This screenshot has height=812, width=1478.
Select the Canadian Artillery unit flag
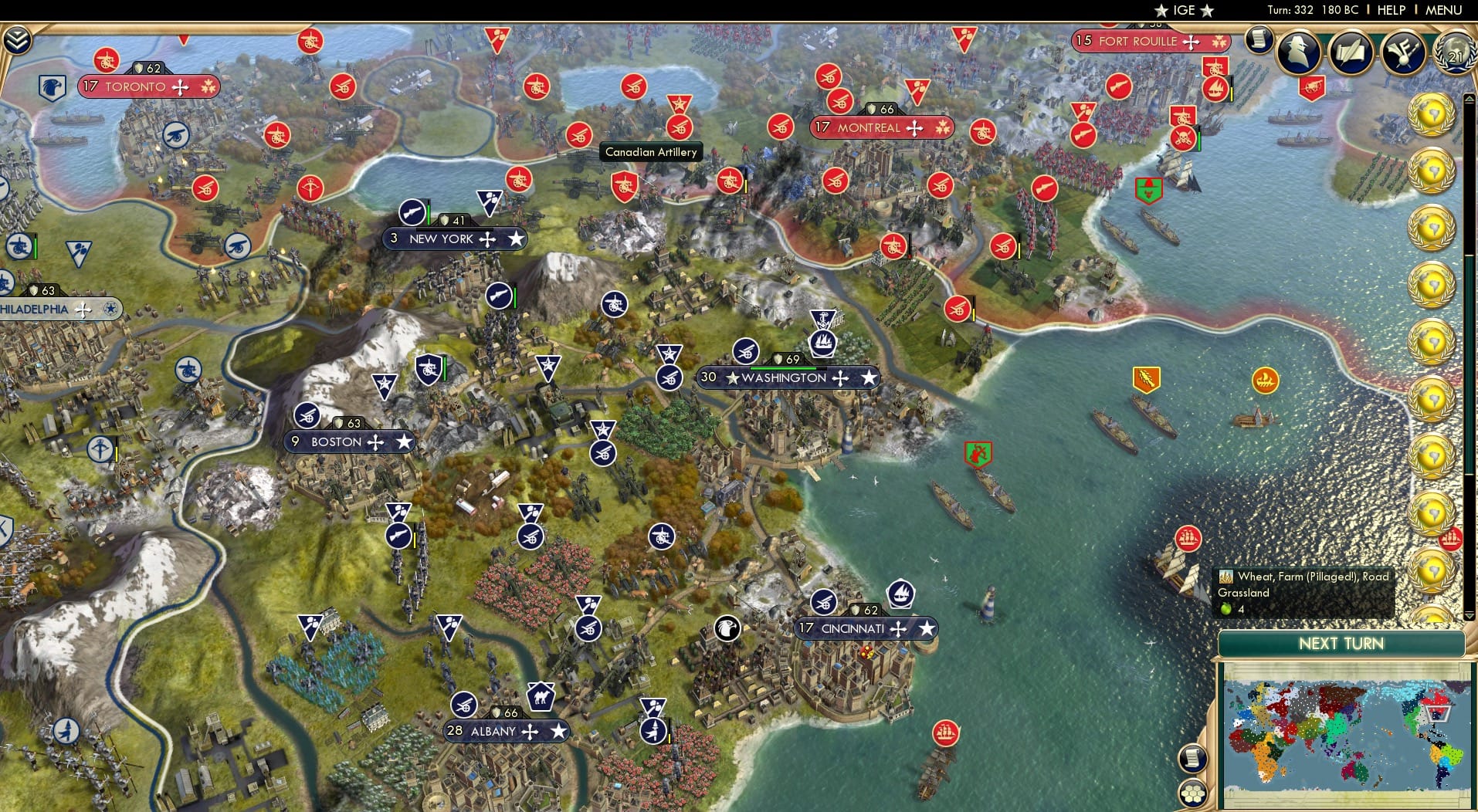click(x=653, y=152)
